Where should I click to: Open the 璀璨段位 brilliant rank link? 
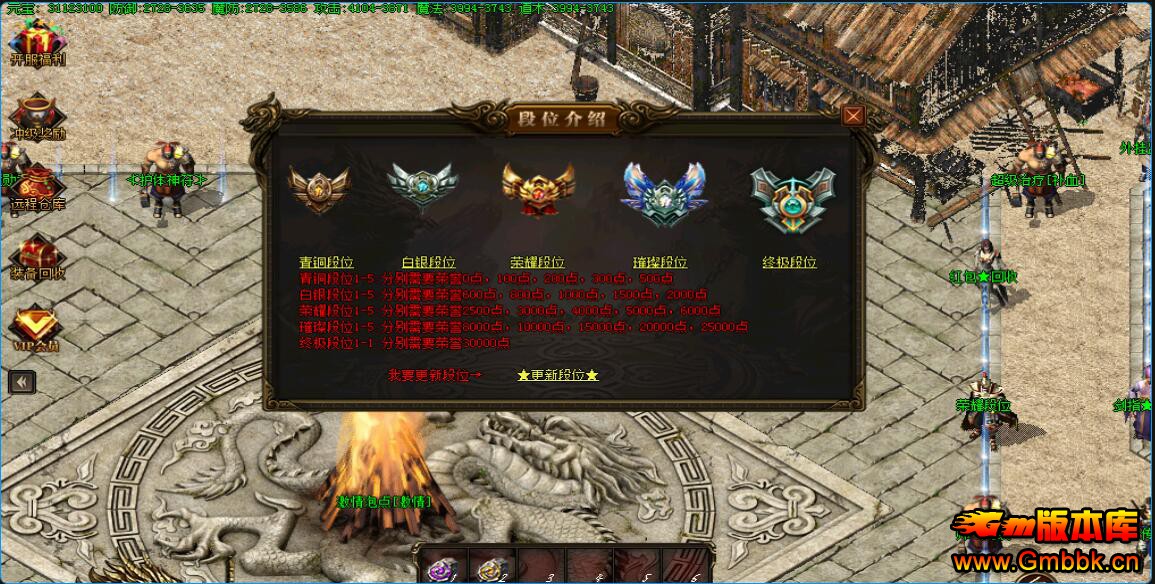tap(660, 262)
